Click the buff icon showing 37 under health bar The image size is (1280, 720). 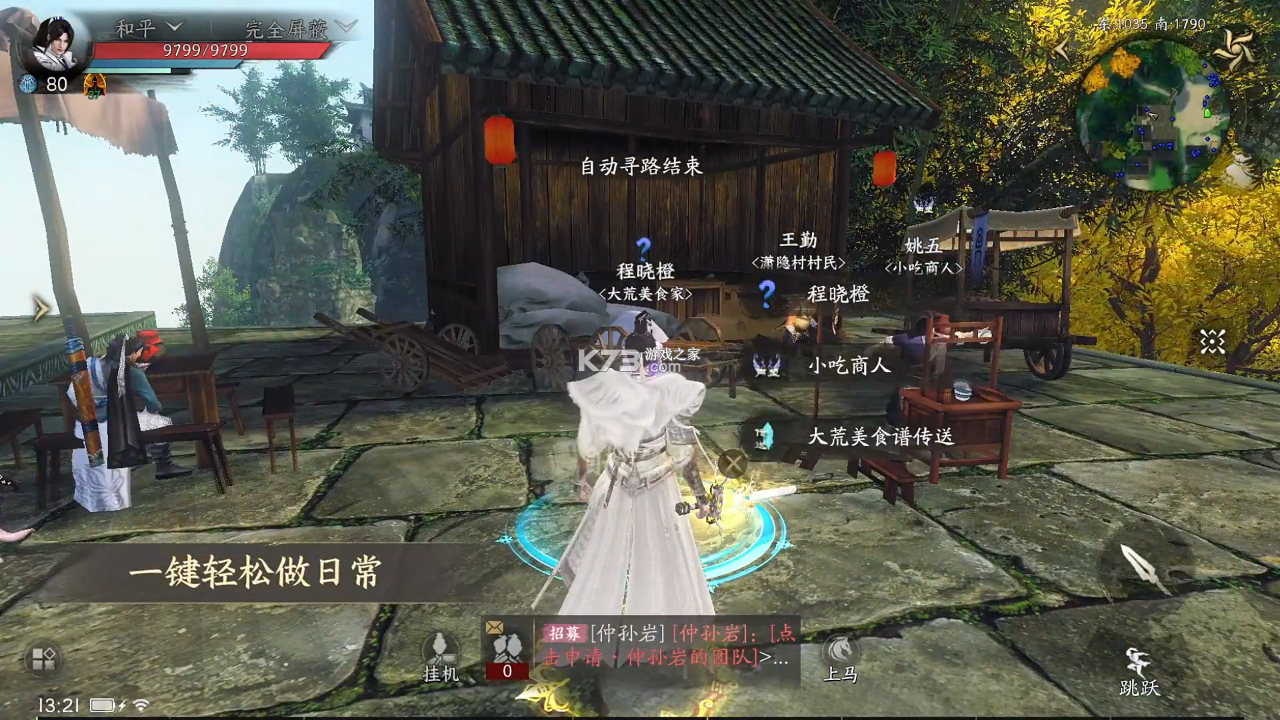pyautogui.click(x=95, y=84)
